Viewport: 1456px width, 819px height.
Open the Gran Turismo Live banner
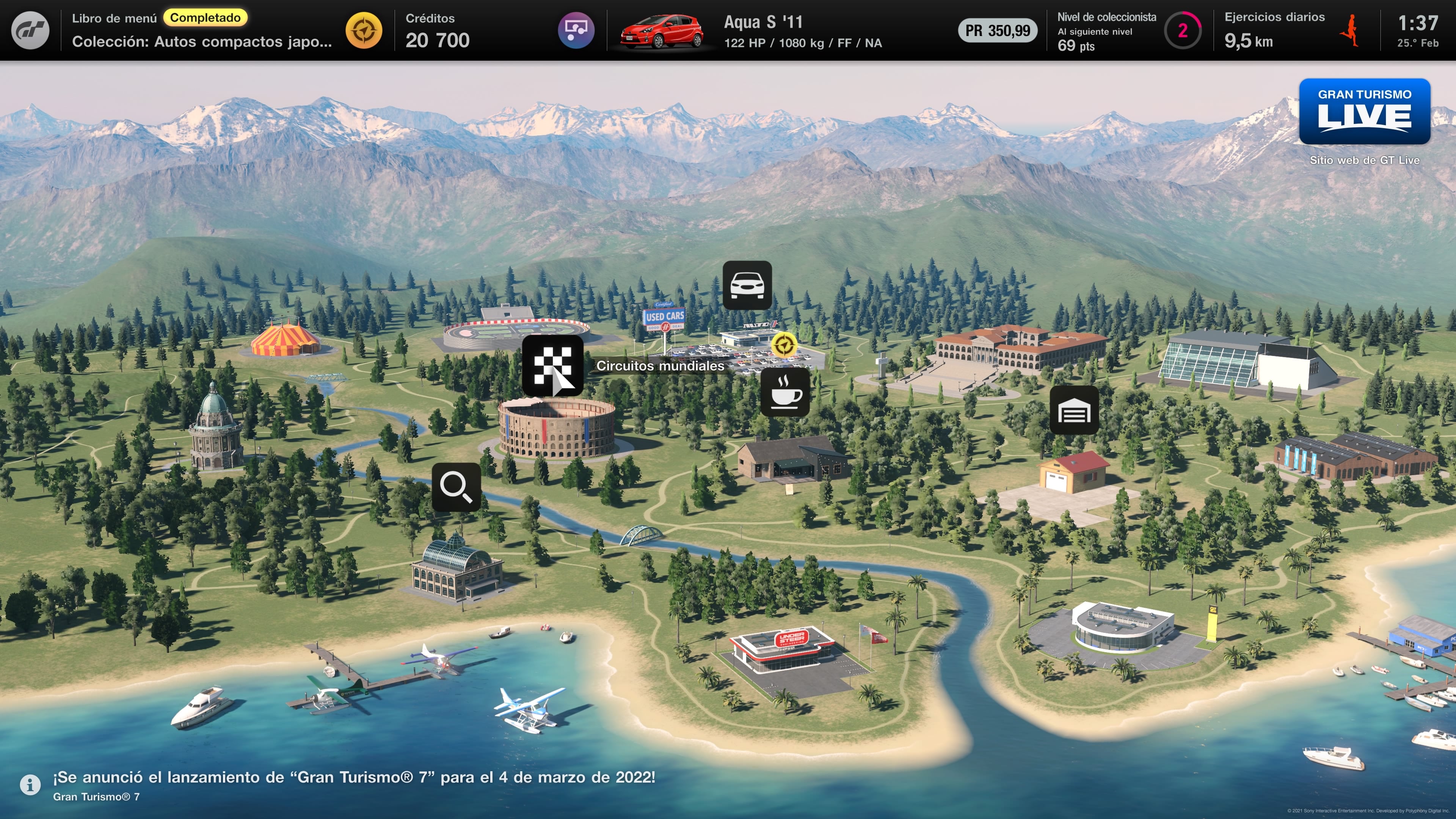point(1364,111)
